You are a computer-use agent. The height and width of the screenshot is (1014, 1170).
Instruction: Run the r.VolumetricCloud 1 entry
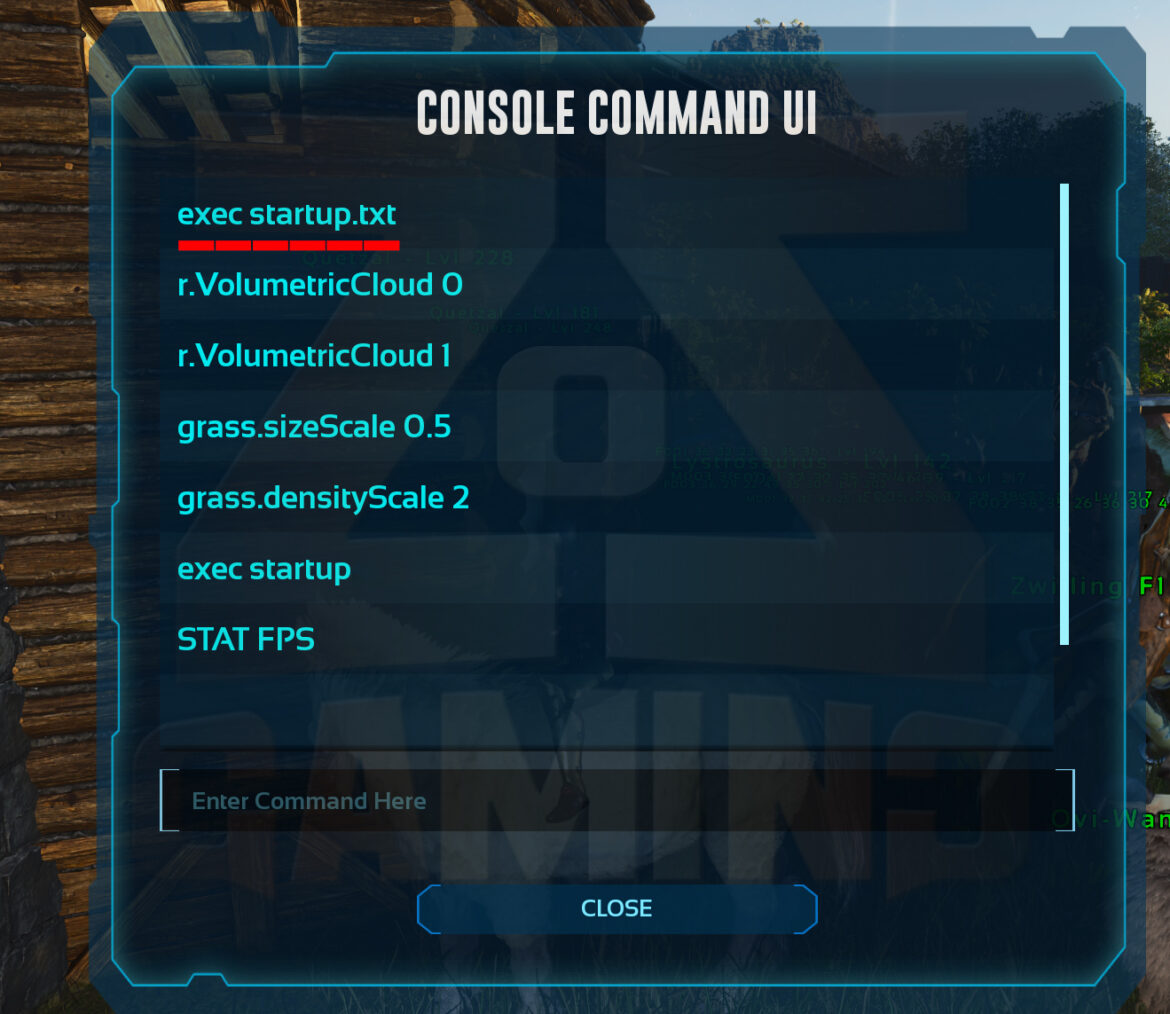(x=314, y=356)
